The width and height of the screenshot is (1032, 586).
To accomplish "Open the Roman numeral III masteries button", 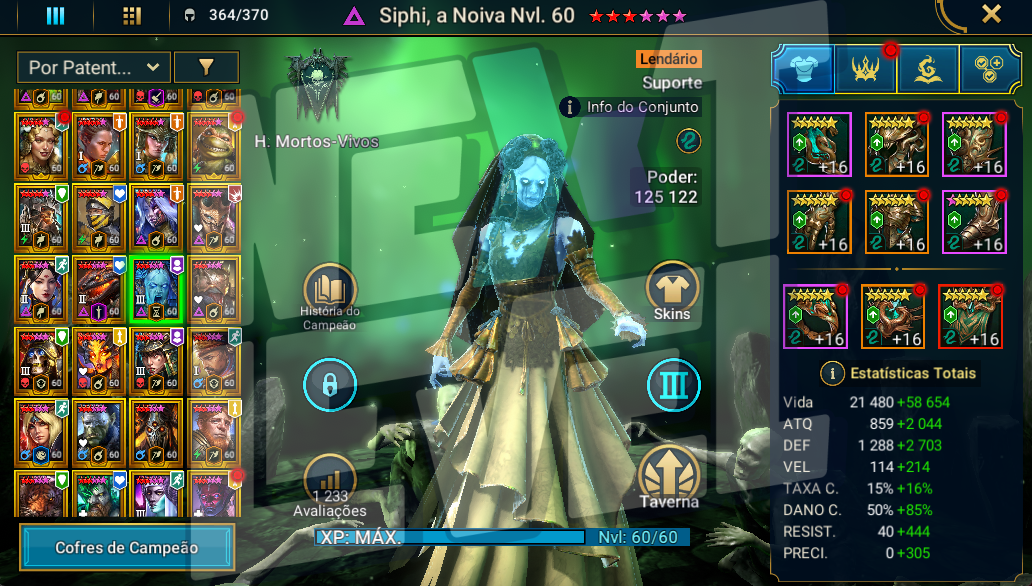I will click(672, 384).
